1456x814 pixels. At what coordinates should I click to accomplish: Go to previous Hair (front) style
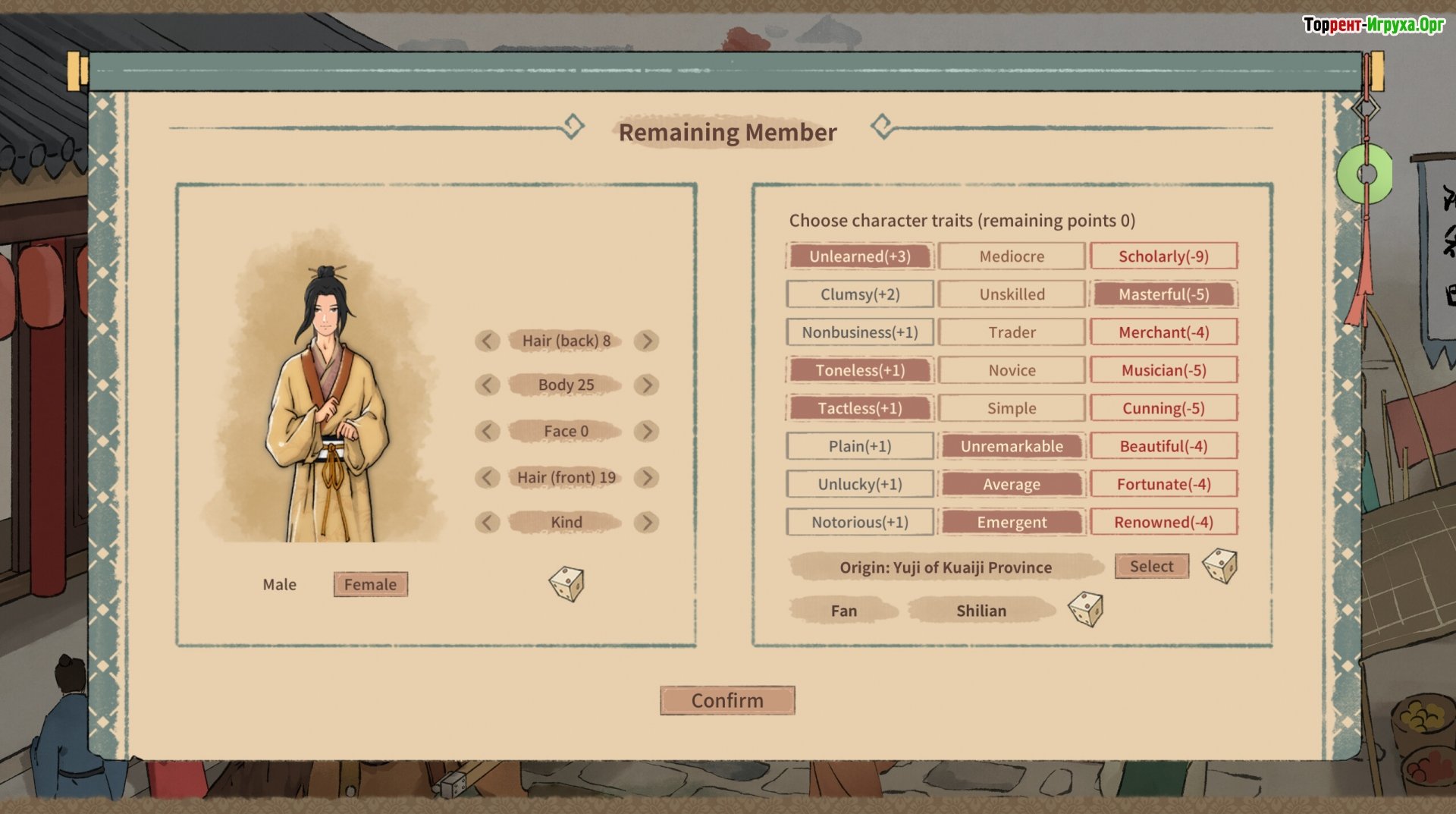(x=487, y=478)
